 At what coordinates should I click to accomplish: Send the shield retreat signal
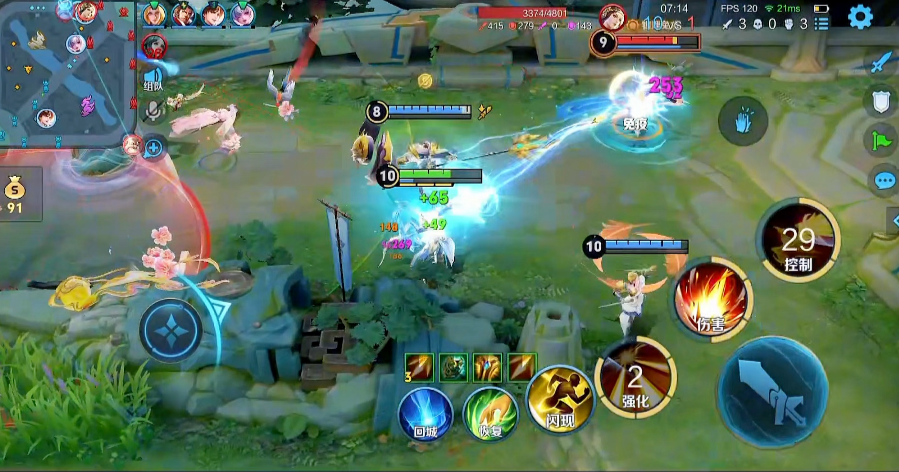tap(881, 101)
